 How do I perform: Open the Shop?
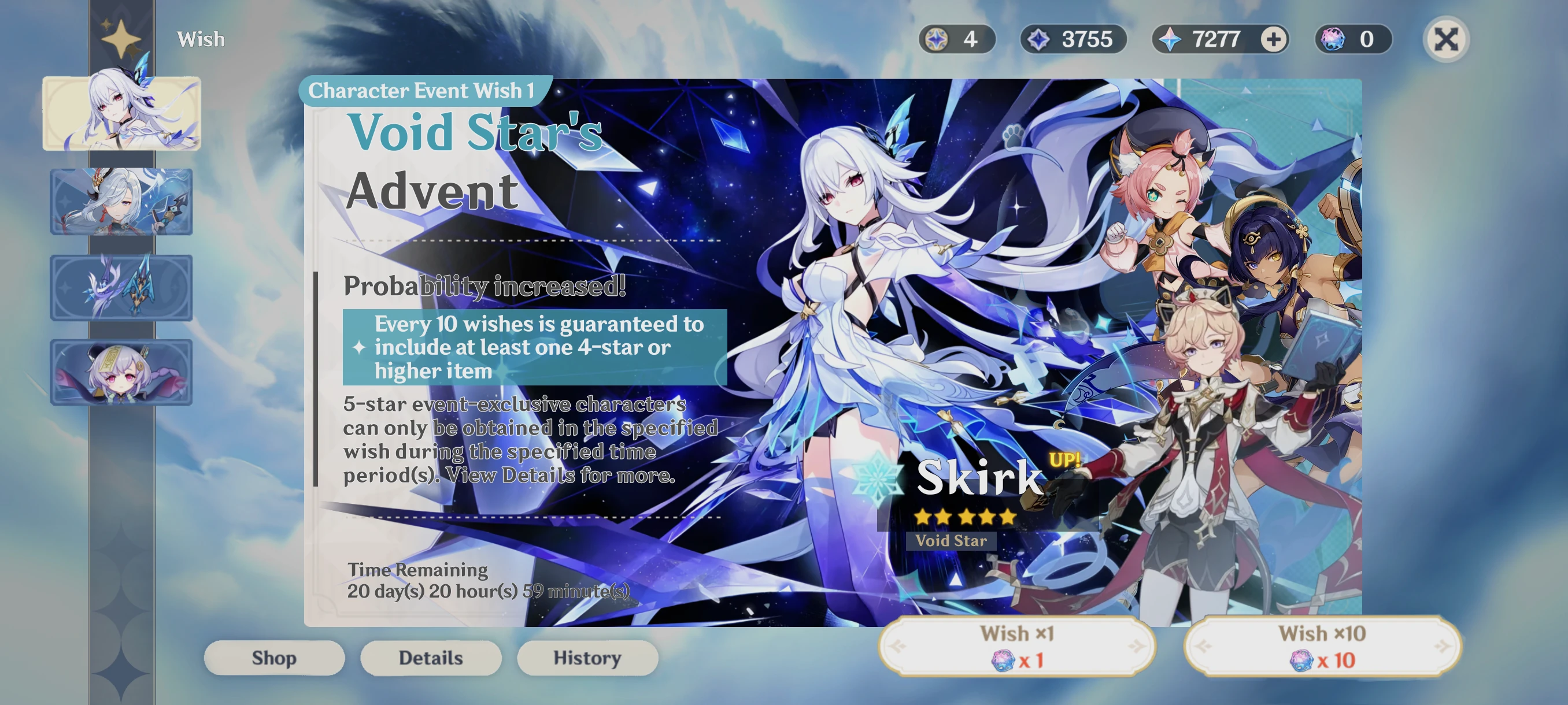(274, 658)
